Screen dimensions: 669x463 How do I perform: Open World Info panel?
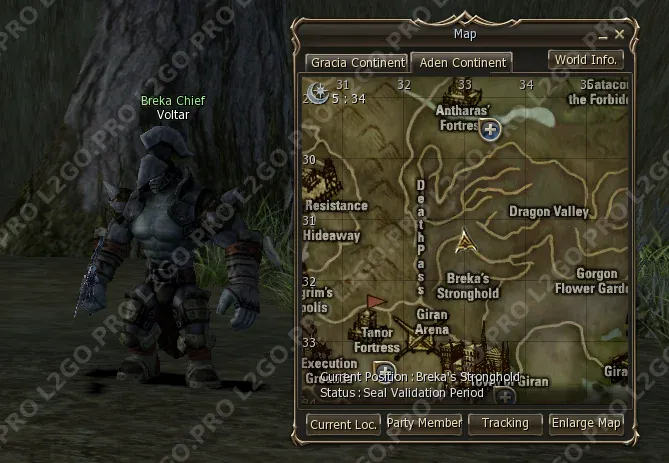pos(586,60)
